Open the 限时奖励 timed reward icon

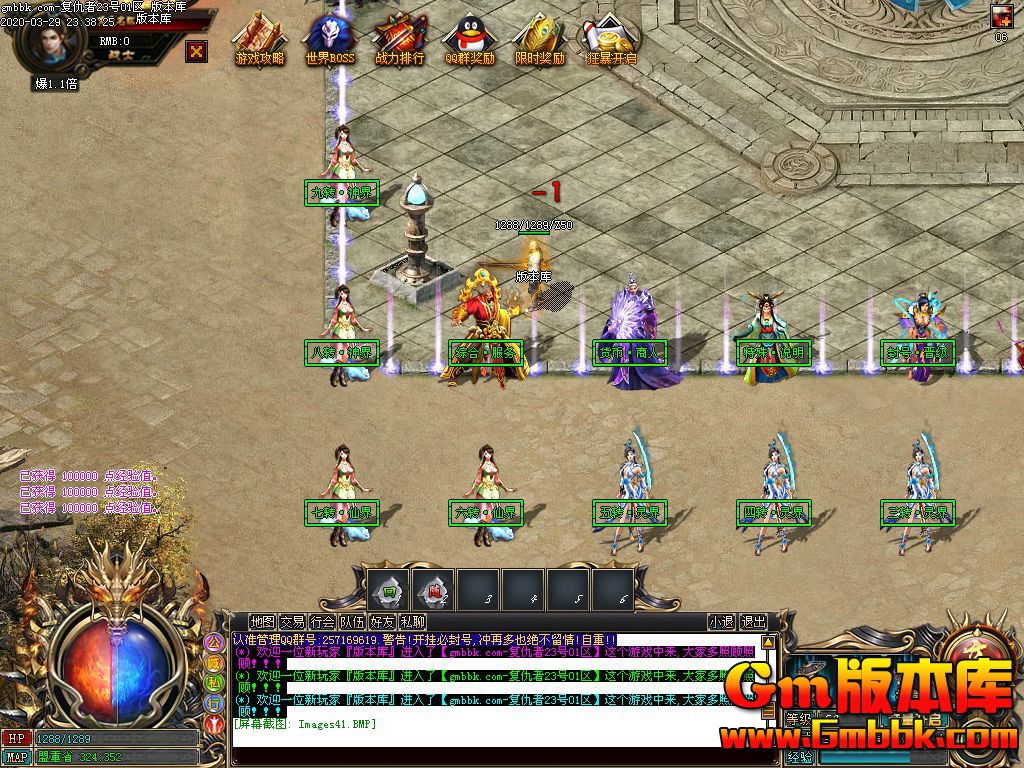click(x=540, y=40)
